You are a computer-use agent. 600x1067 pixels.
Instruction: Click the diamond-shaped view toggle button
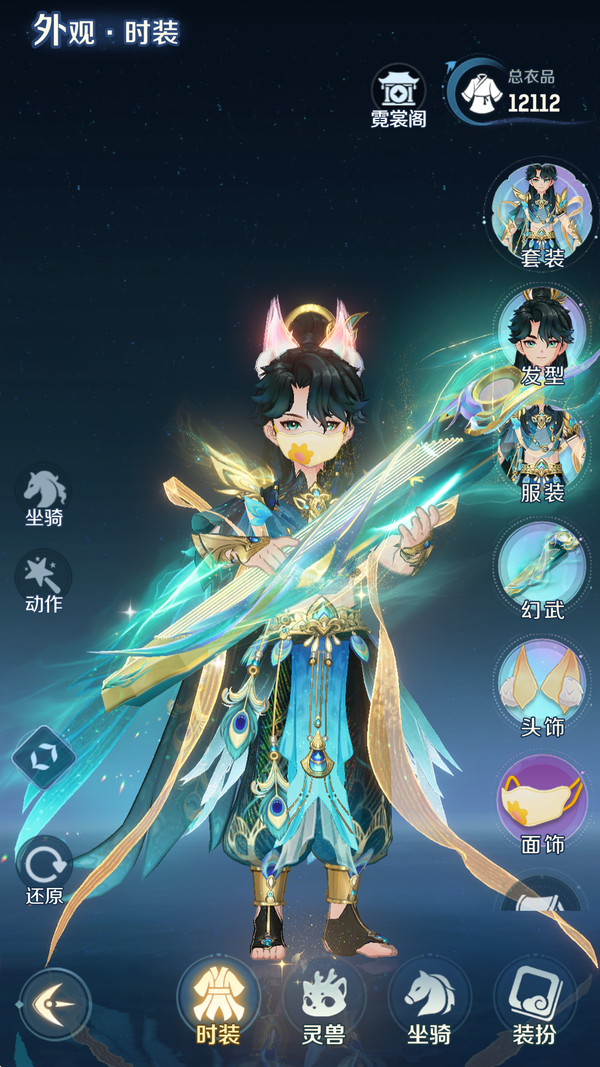coord(44,757)
